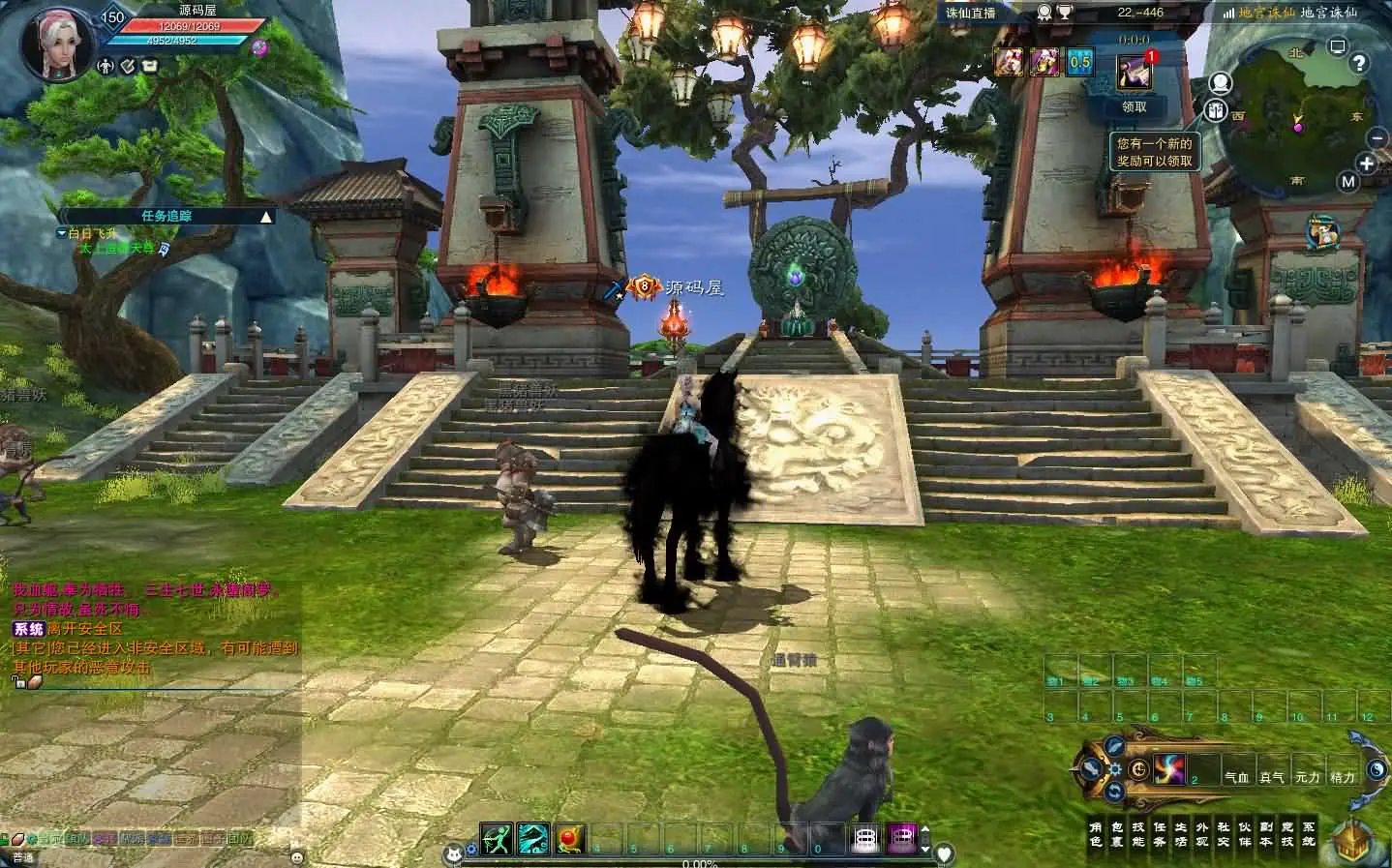Open the 任务 quest menu
Image resolution: width=1392 pixels, height=868 pixels.
[x=1160, y=834]
